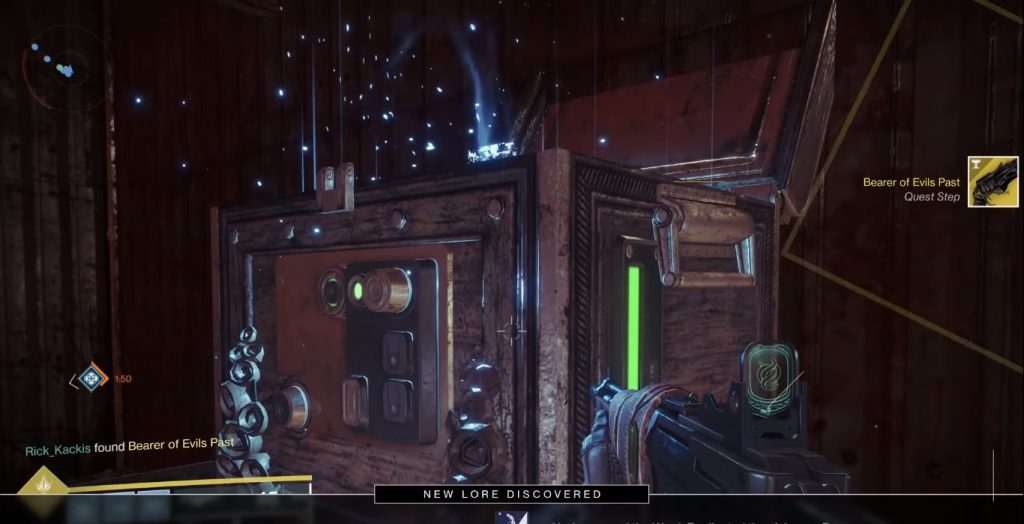This screenshot has width=1024, height=524.
Task: Open the Bearer of Evils Past quest icon
Action: (992, 182)
